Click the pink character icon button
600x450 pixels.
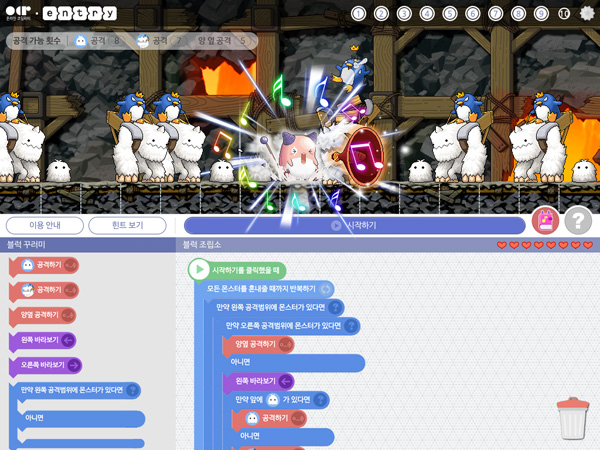click(x=545, y=220)
